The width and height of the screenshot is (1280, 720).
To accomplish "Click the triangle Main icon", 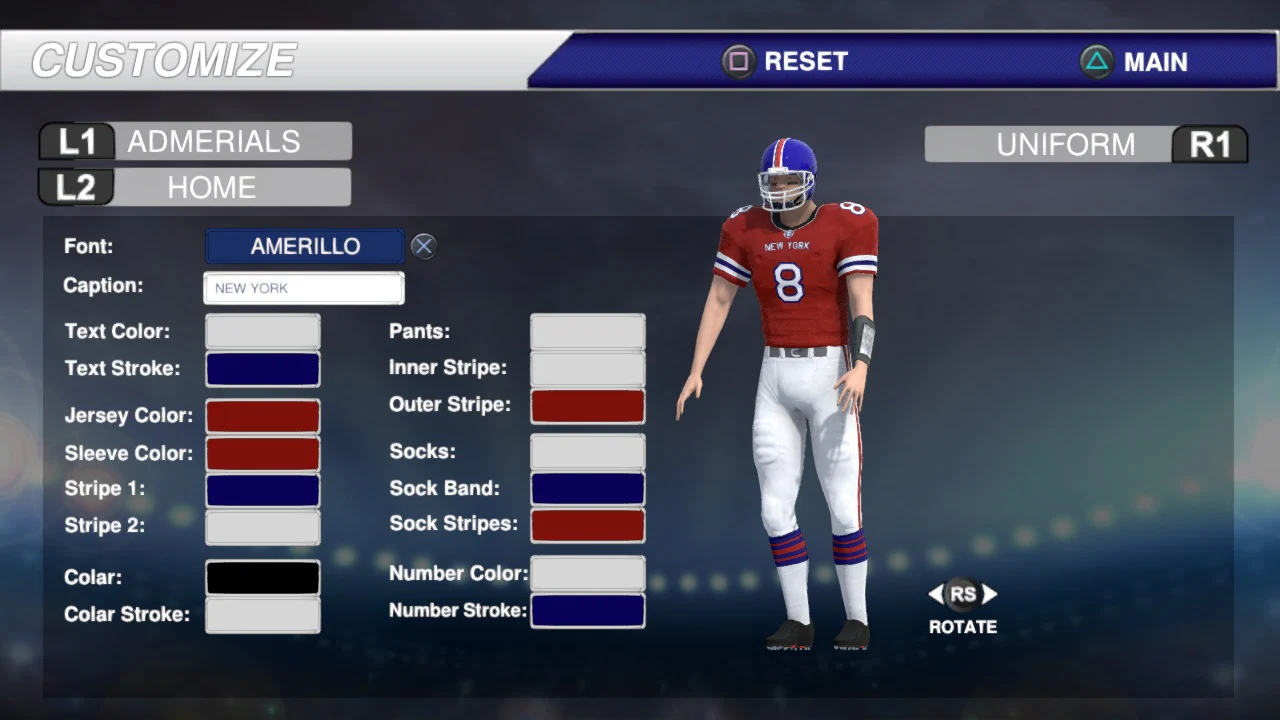I will pos(1097,62).
